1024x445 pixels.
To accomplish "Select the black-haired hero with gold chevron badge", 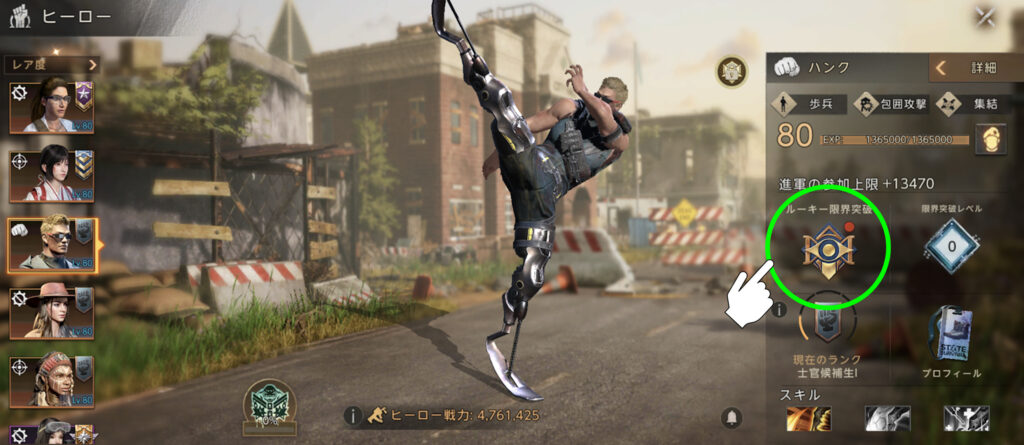I will pyautogui.click(x=52, y=174).
